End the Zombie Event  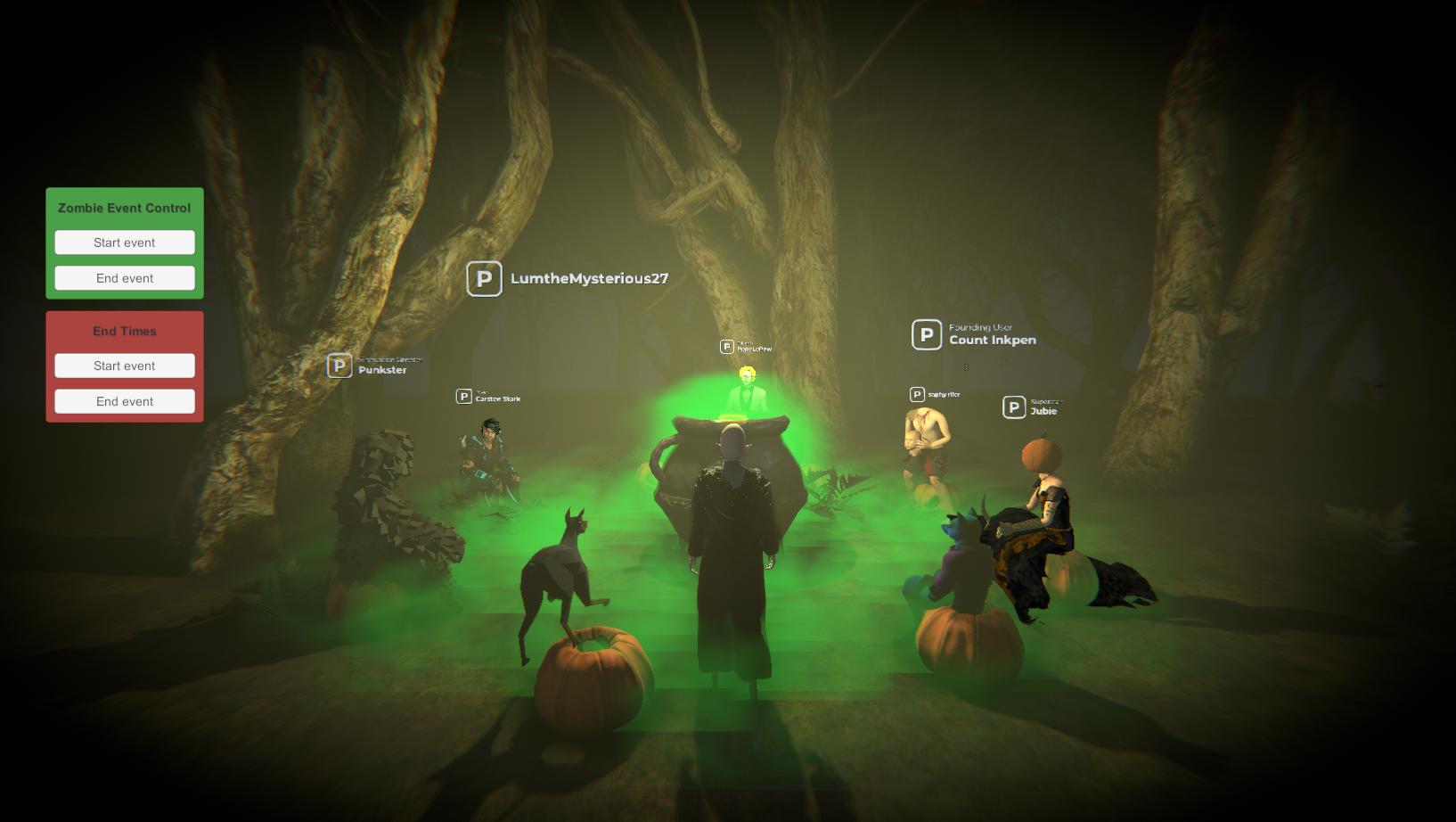pyautogui.click(x=125, y=278)
